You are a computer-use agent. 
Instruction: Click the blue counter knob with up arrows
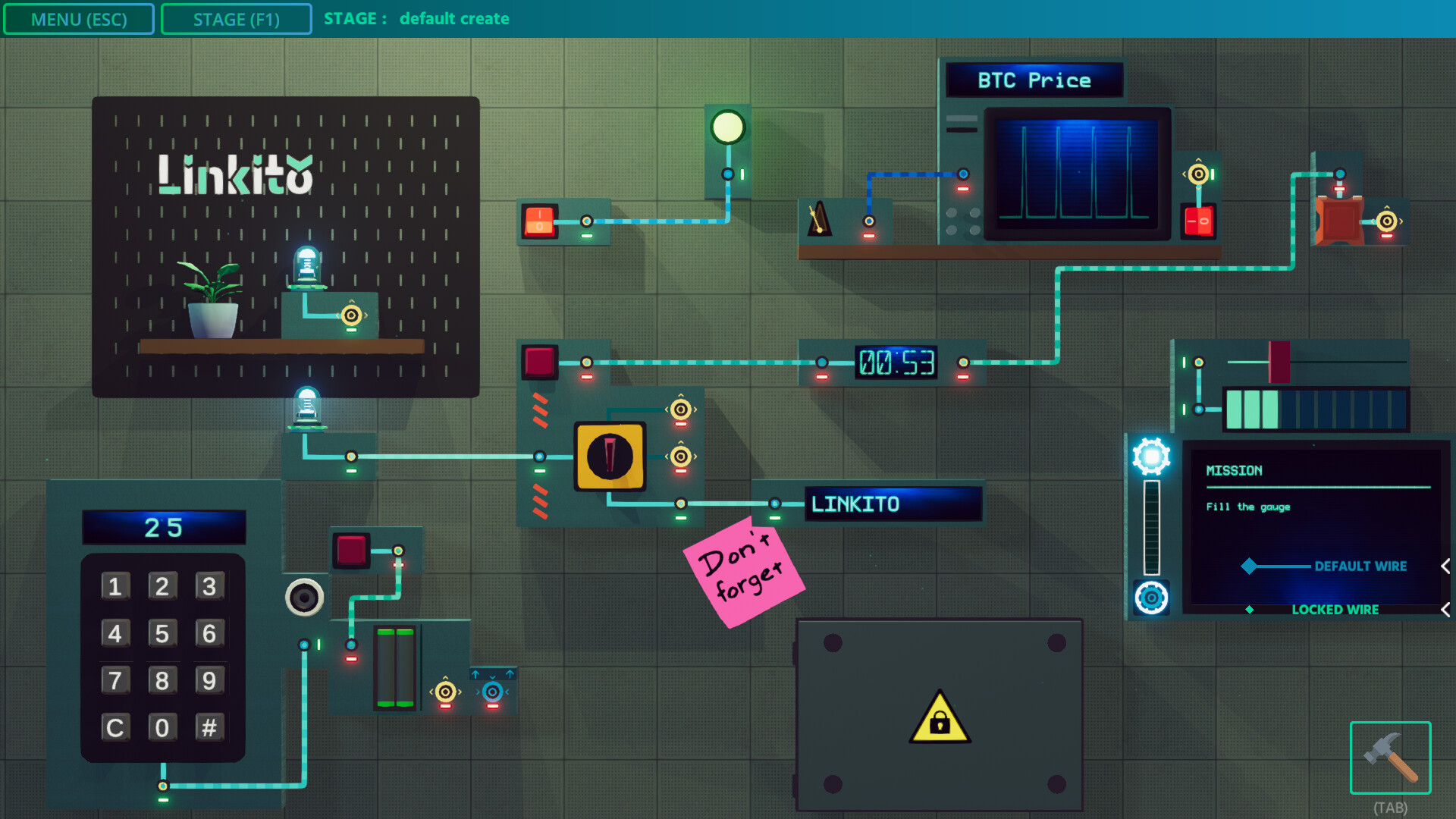click(493, 691)
